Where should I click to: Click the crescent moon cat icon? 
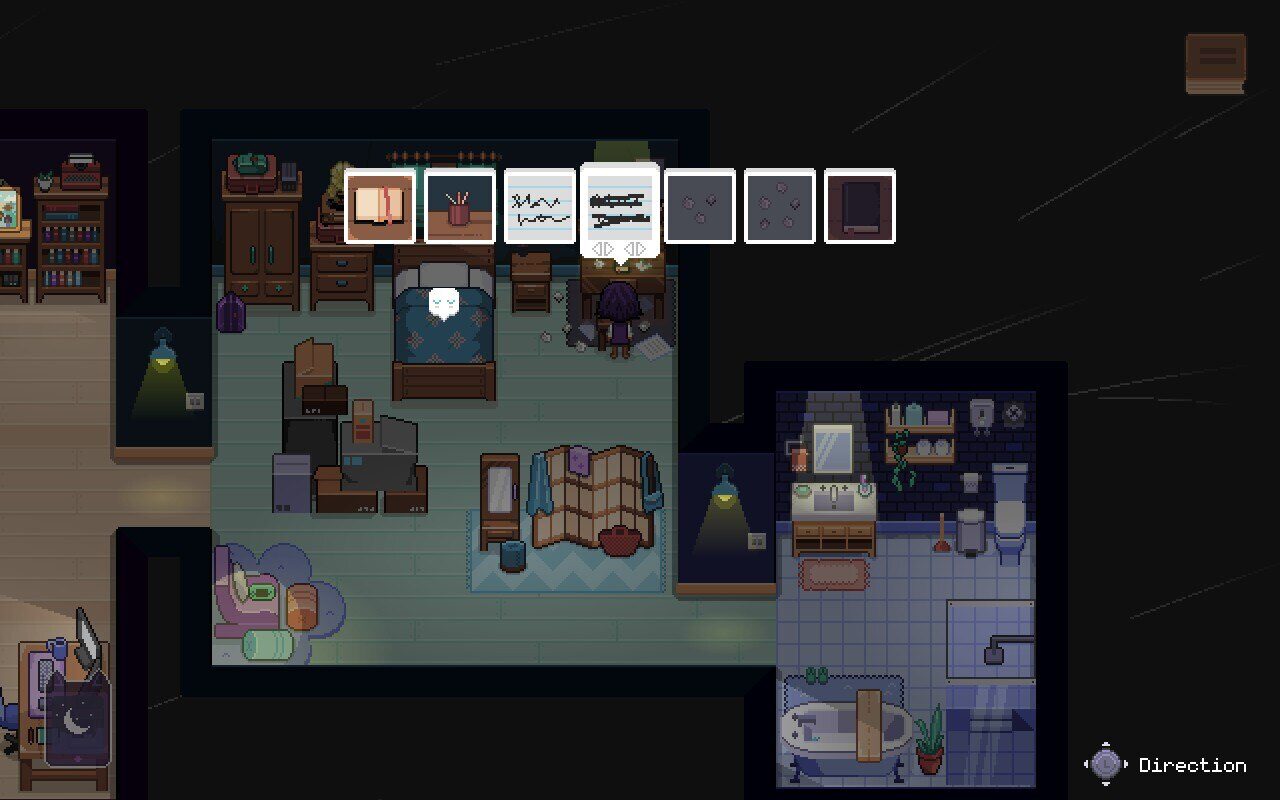[x=77, y=720]
